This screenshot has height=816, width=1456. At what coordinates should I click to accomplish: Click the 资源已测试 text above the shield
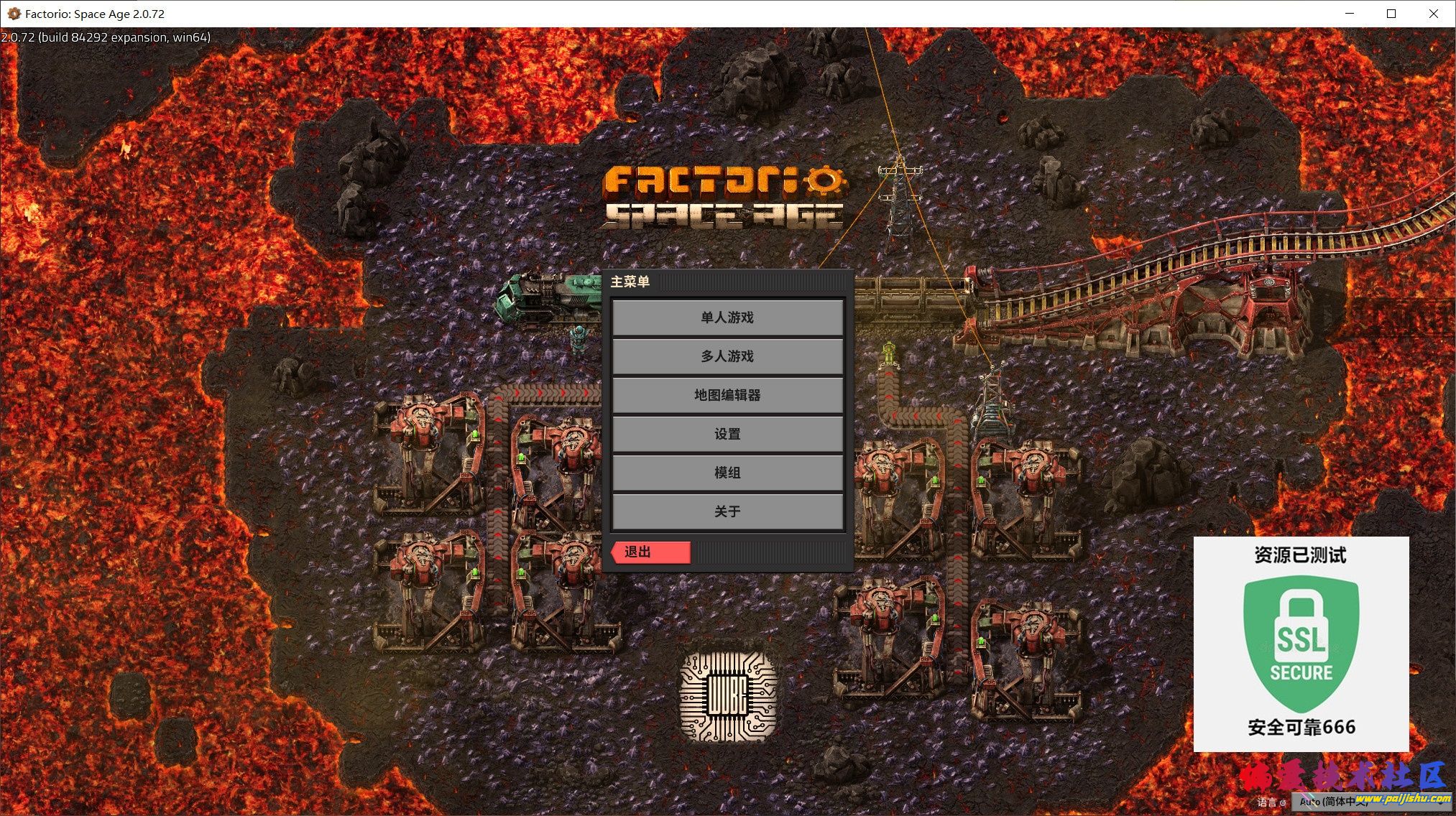coord(1301,555)
